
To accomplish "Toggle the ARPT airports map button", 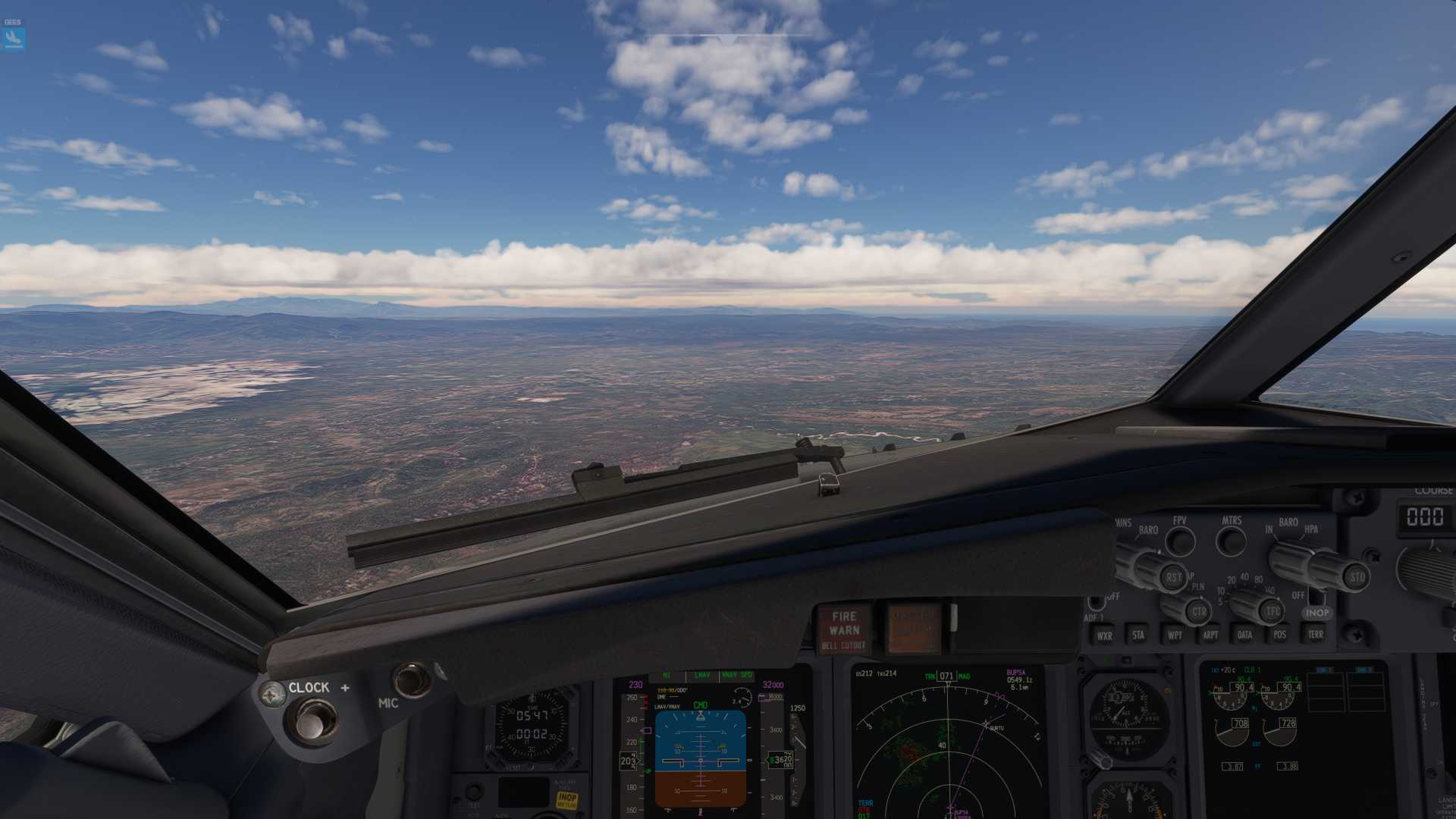I will 1210,635.
